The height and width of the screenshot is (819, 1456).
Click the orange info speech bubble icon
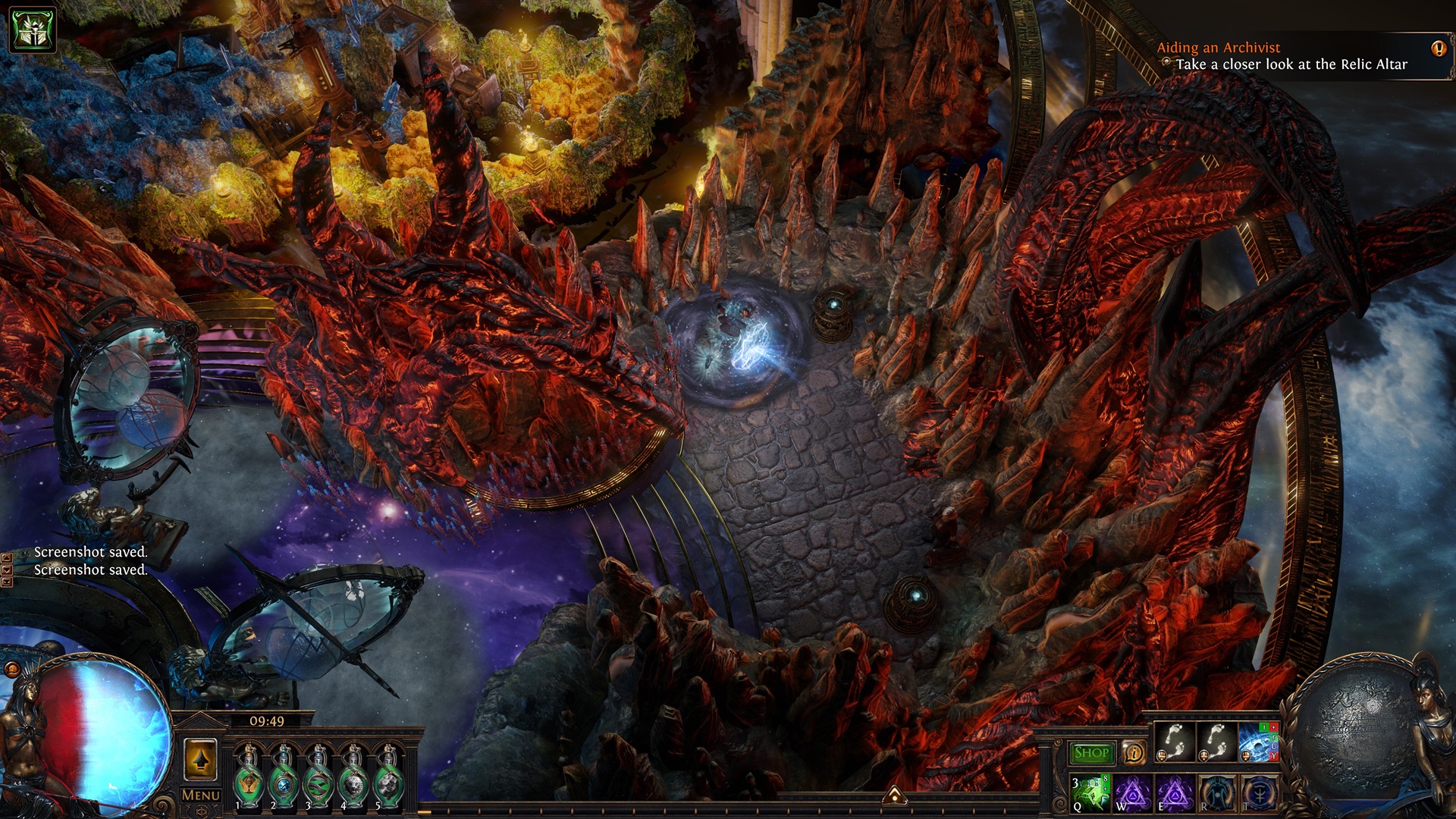point(1134,753)
